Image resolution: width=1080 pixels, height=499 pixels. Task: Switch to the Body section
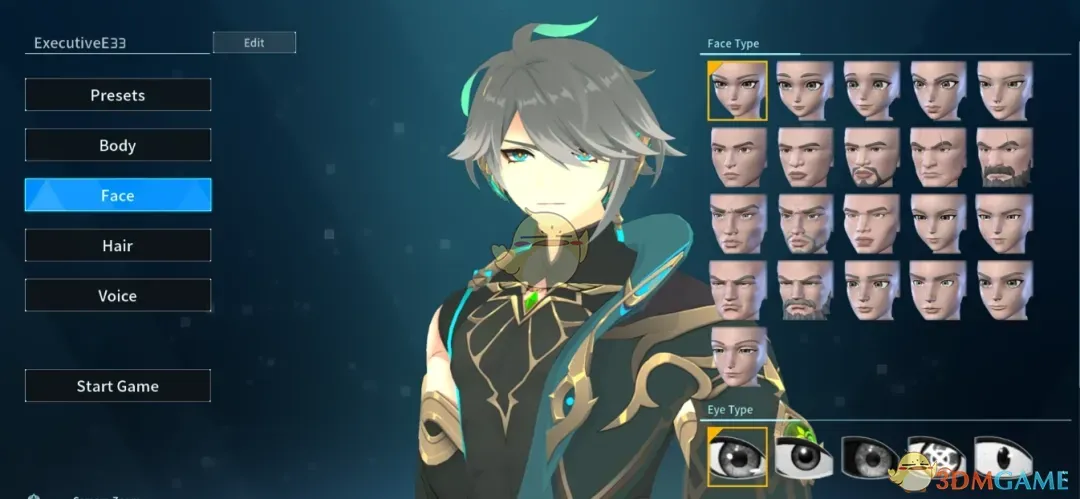tap(118, 145)
